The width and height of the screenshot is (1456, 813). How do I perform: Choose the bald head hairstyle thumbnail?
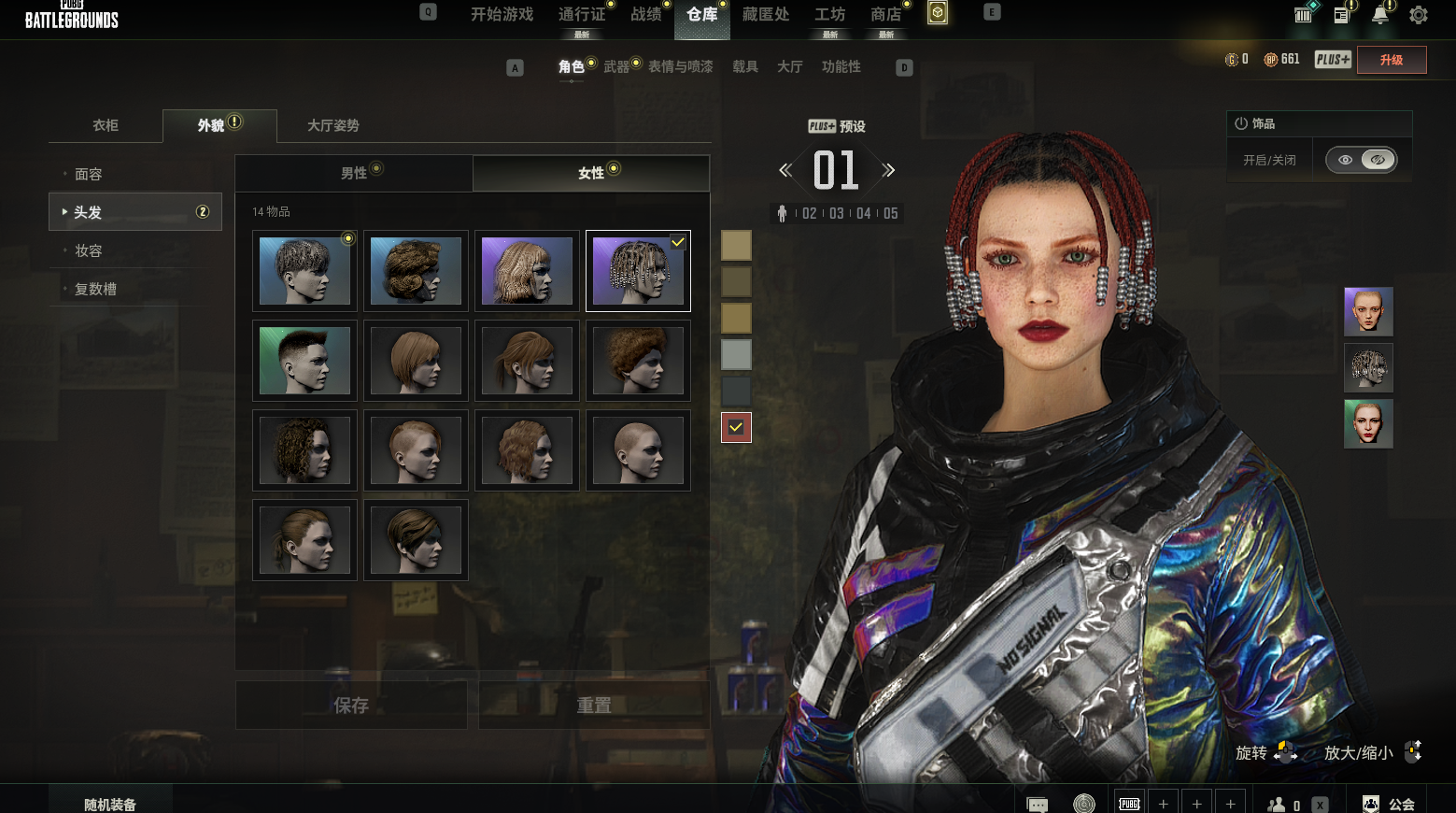pyautogui.click(x=638, y=450)
